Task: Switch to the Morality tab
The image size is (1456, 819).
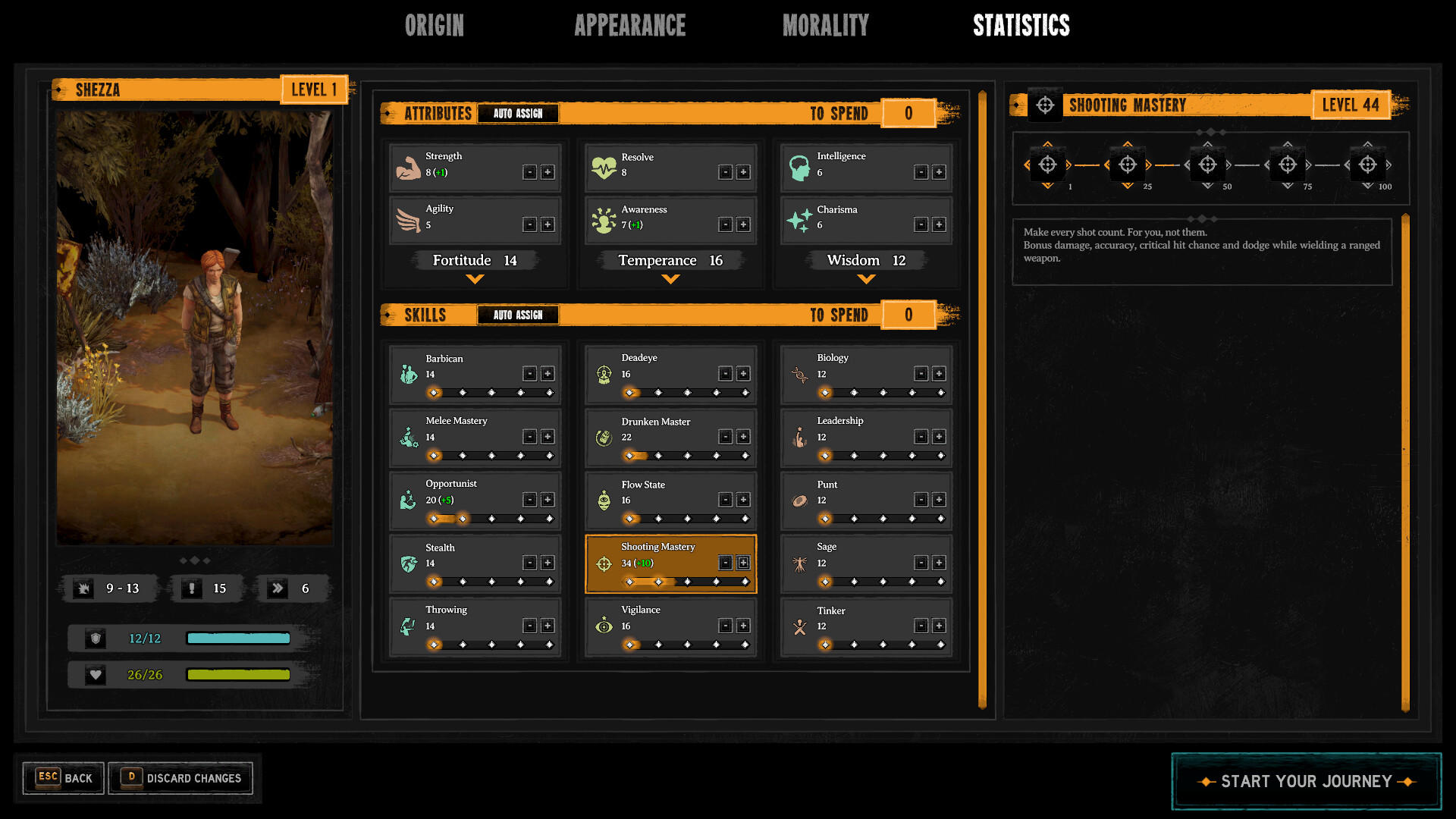Action: [x=826, y=25]
